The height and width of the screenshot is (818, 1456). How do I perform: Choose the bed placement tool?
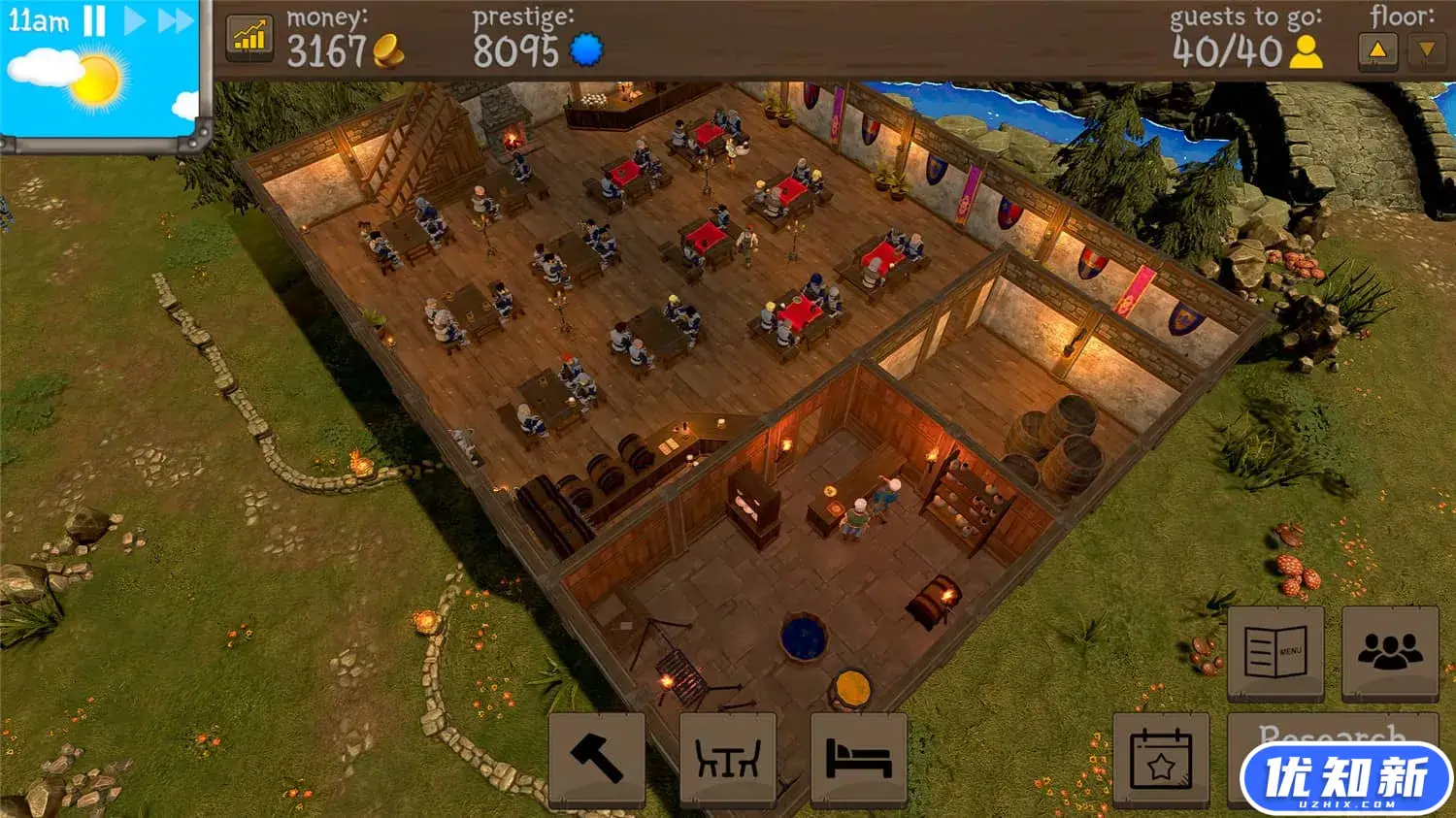coord(858,759)
